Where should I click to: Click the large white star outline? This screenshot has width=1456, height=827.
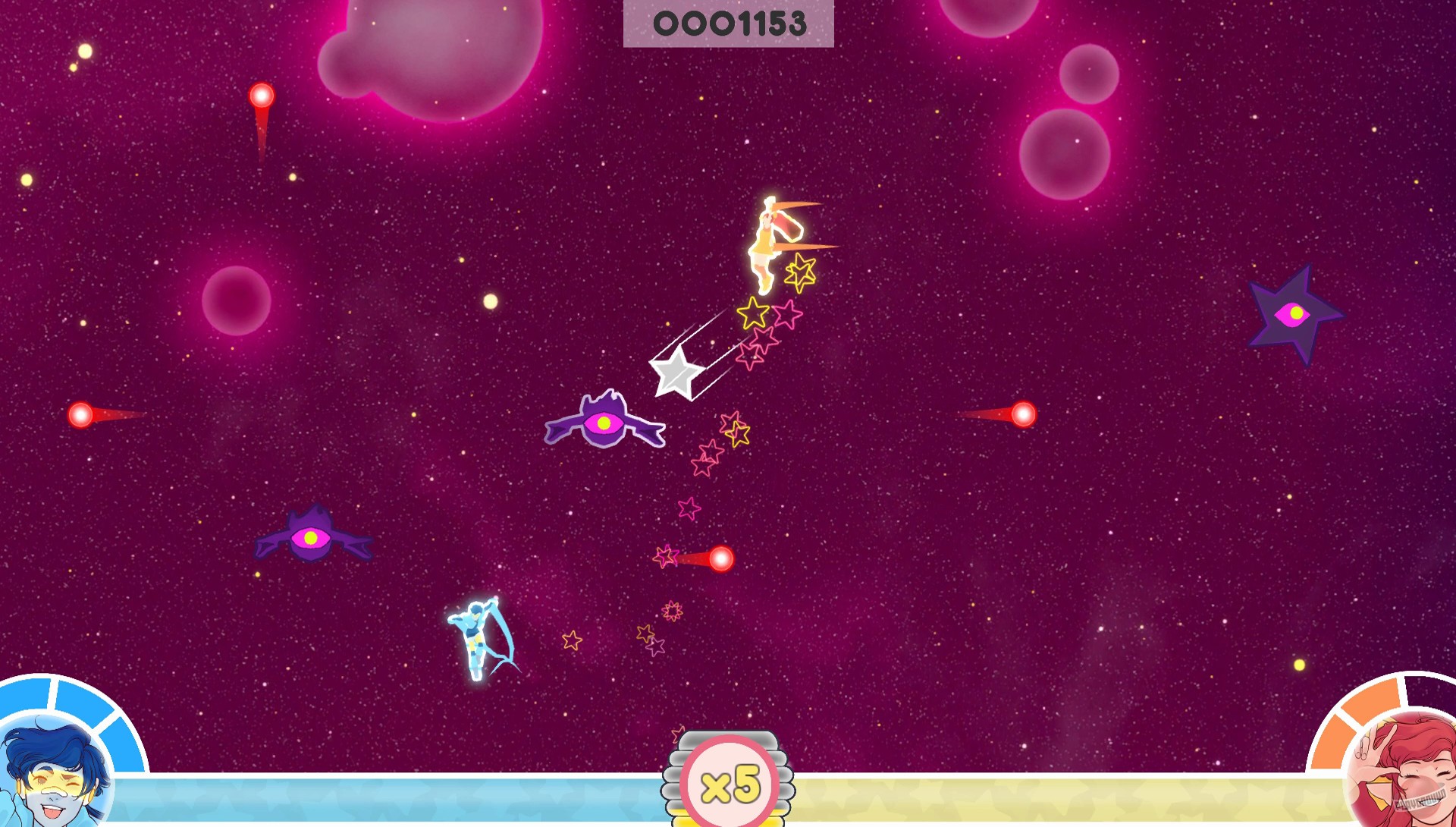pyautogui.click(x=679, y=372)
